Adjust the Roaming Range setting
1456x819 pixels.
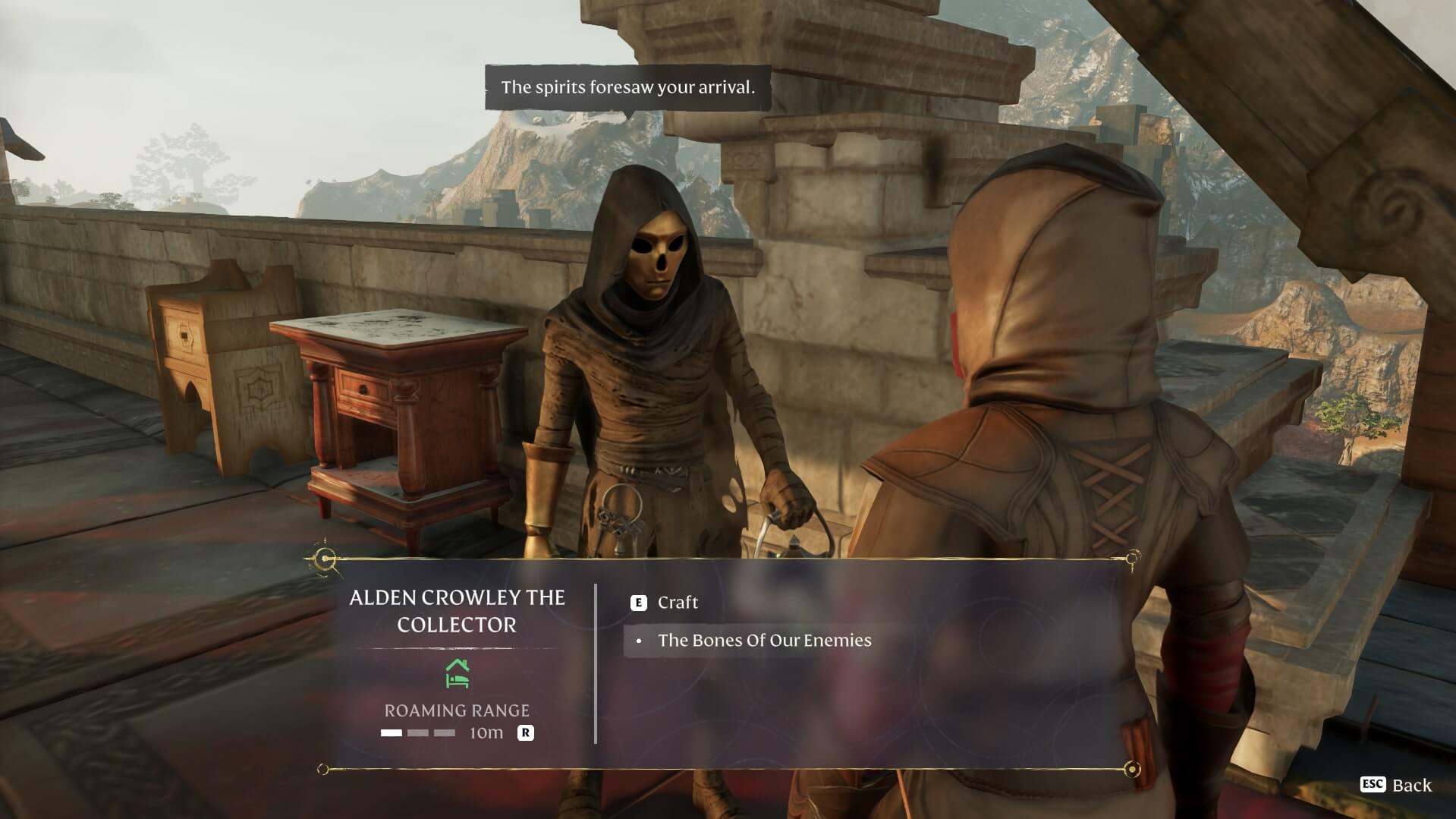(x=525, y=733)
